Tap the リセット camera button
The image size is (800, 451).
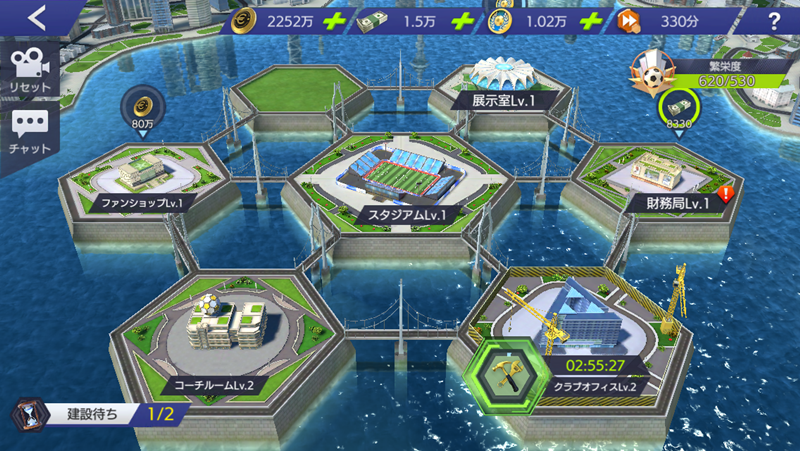pos(29,70)
